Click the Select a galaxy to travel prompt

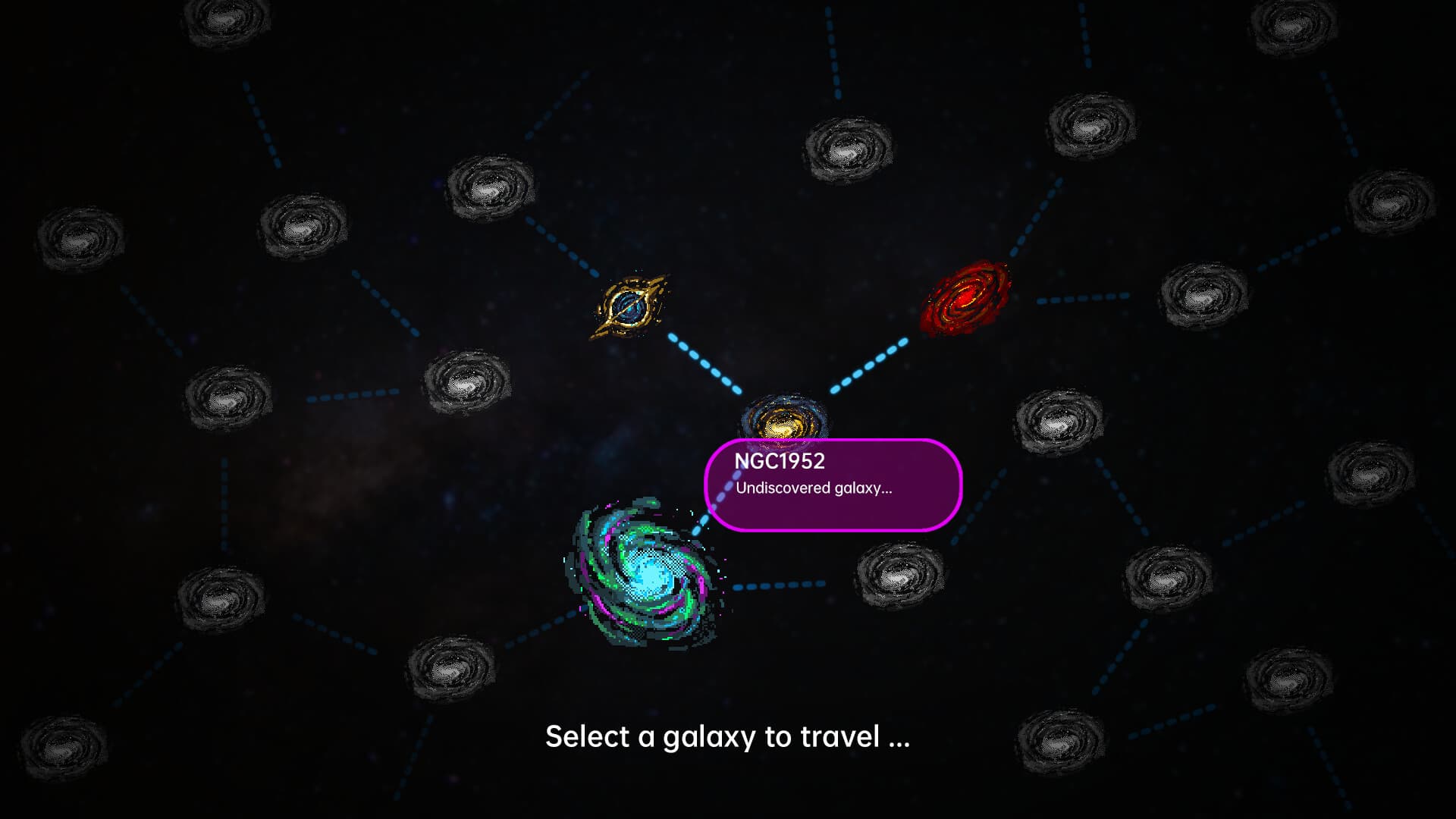[x=728, y=736]
